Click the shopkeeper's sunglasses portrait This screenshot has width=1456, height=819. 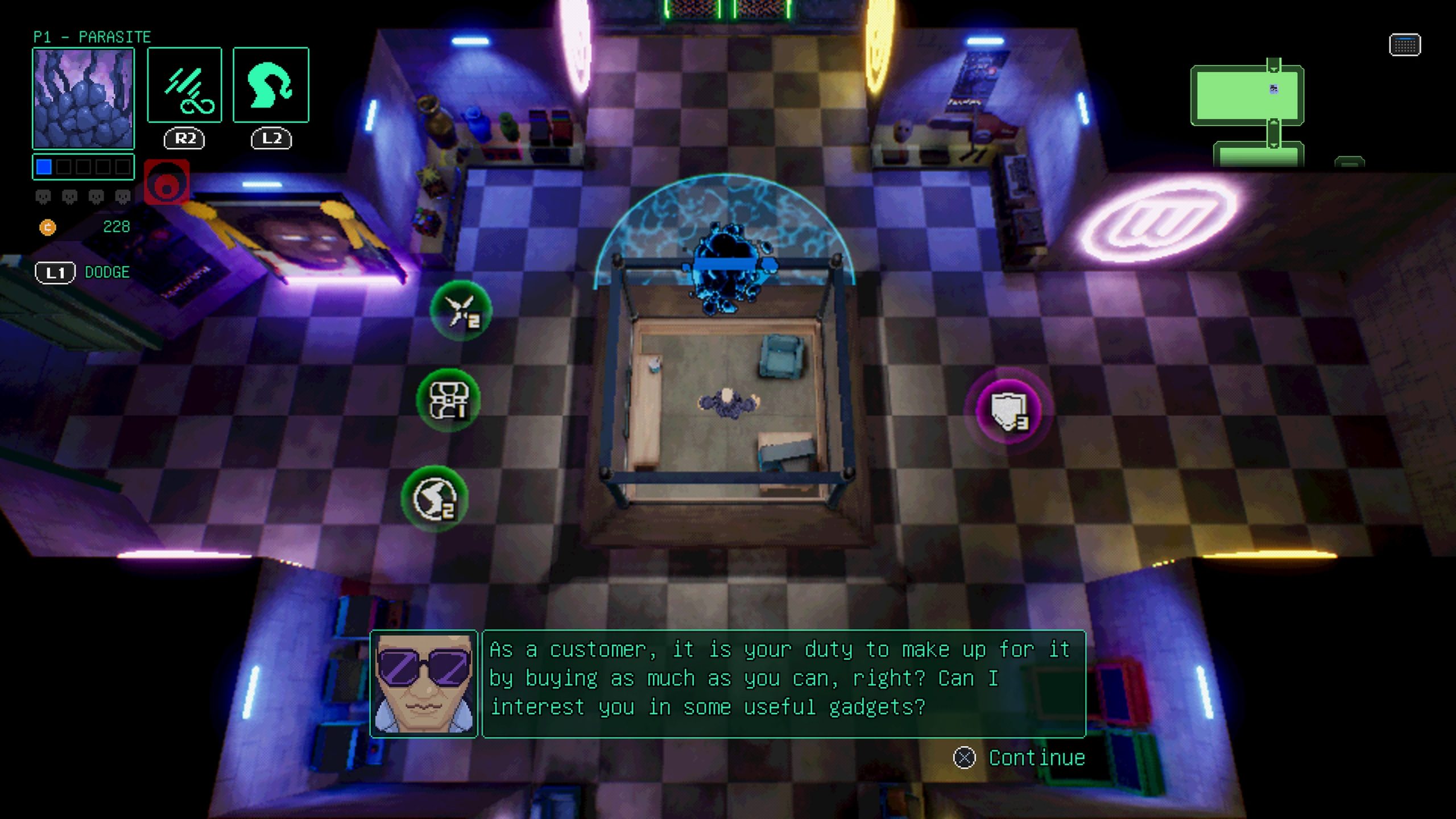pyautogui.click(x=424, y=684)
